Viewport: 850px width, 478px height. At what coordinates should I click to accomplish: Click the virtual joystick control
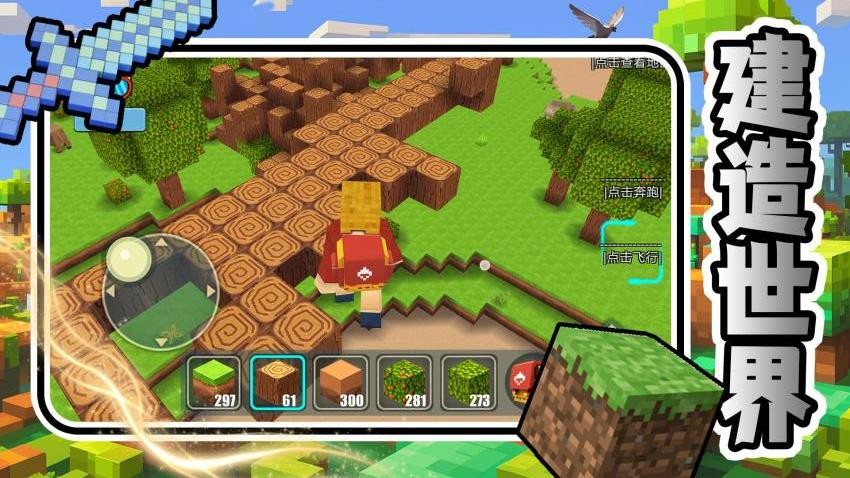(x=160, y=286)
